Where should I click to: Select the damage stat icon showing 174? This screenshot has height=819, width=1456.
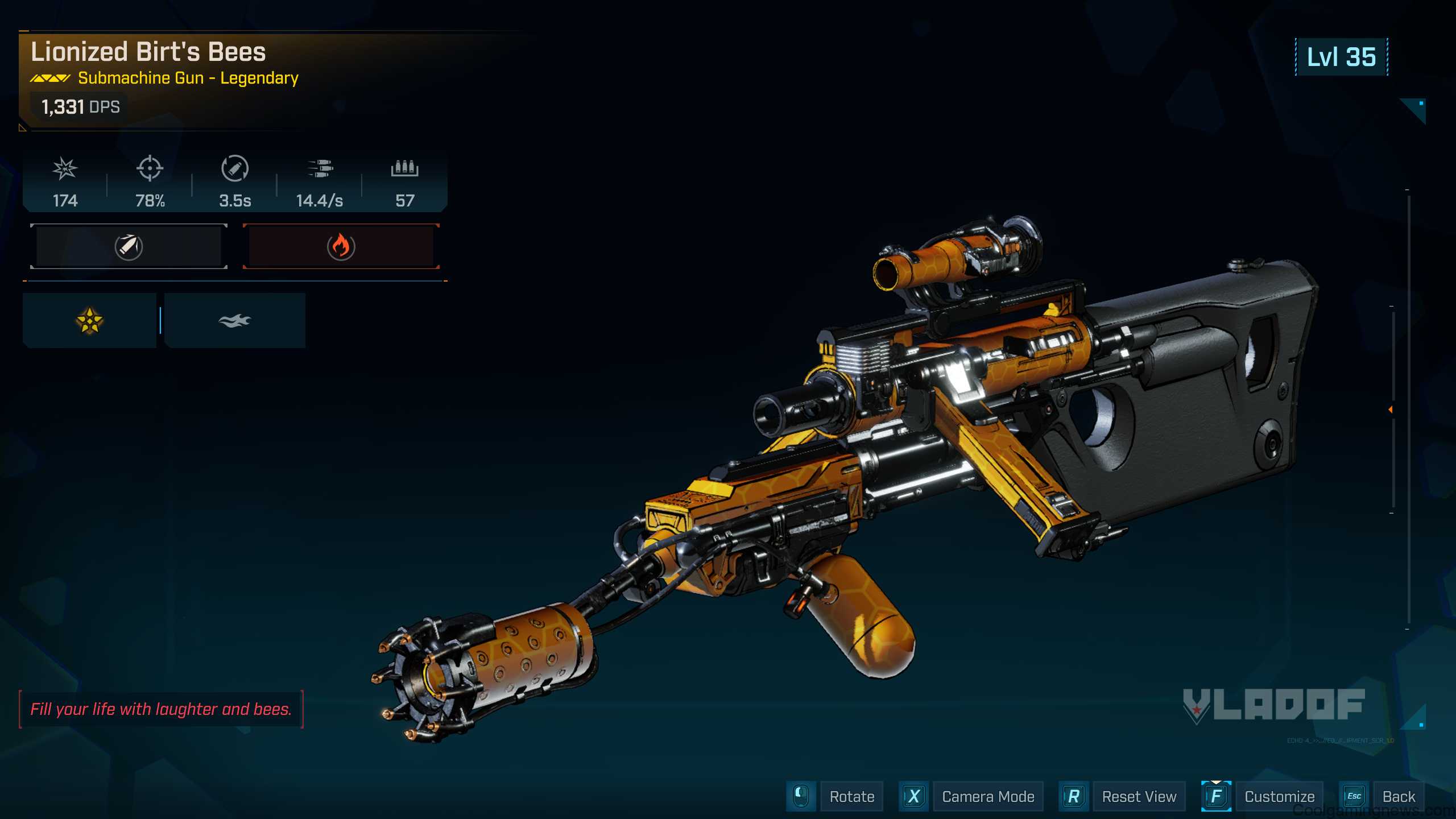coord(64,169)
